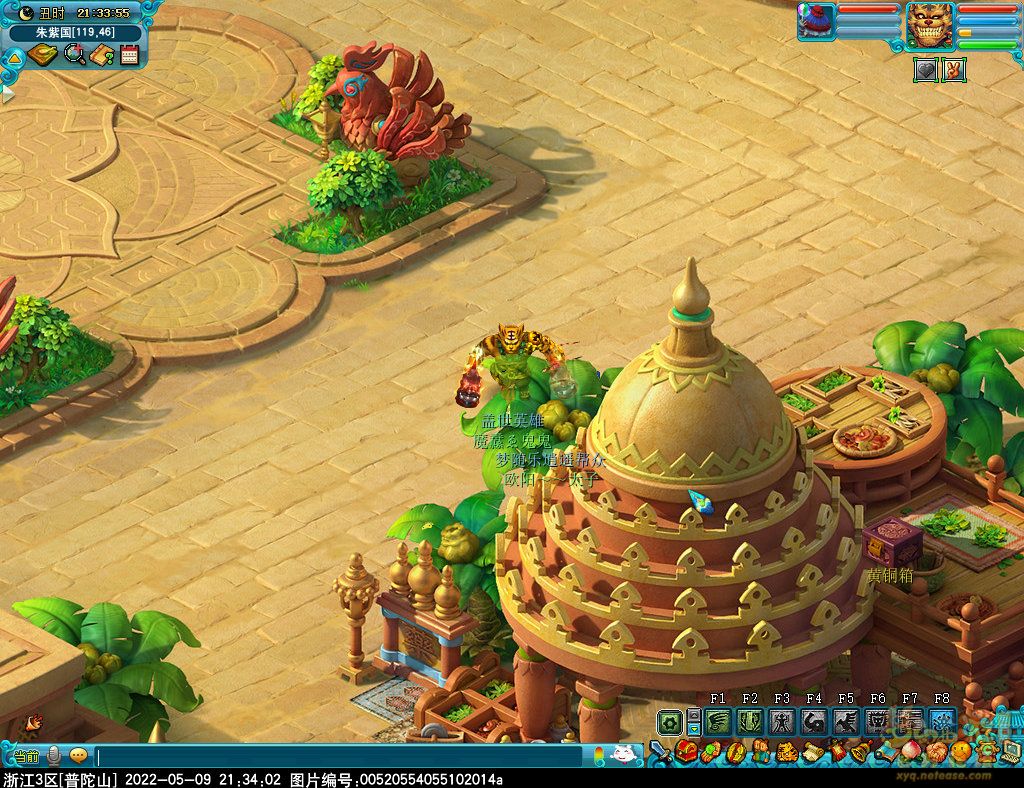
Task: Open the golden compass map icon
Action: coord(43,55)
